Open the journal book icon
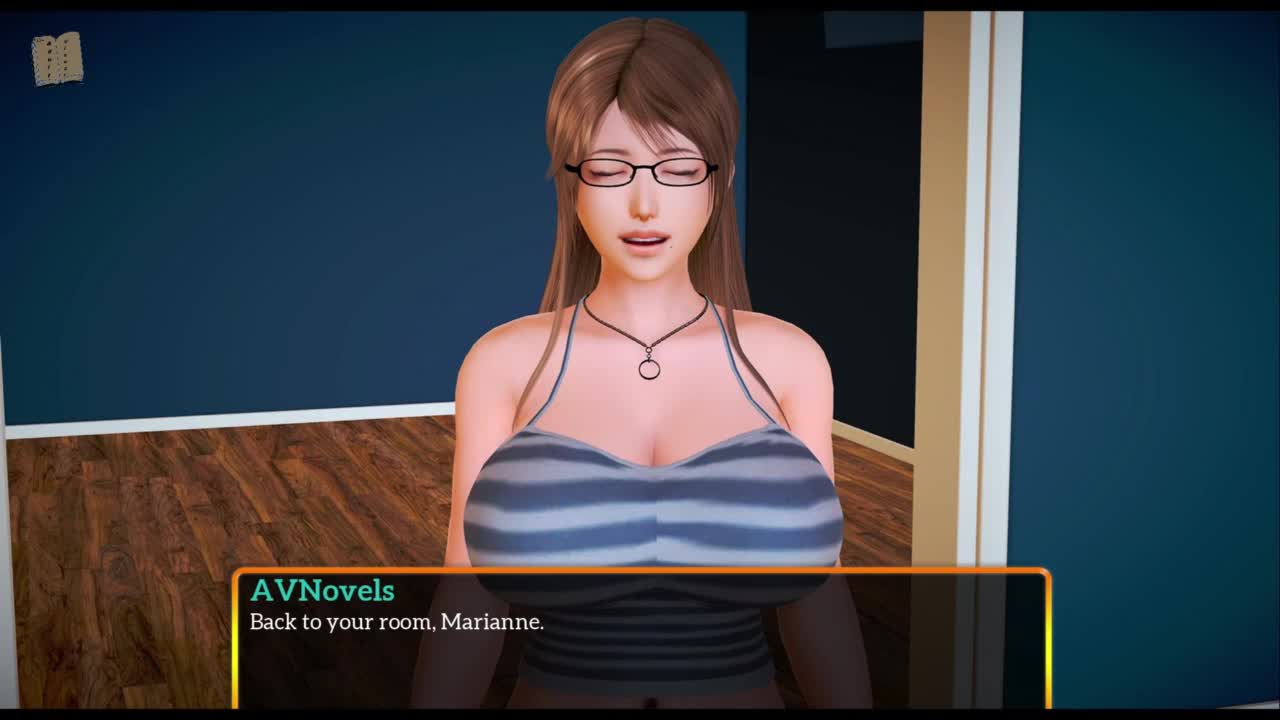 coord(57,59)
